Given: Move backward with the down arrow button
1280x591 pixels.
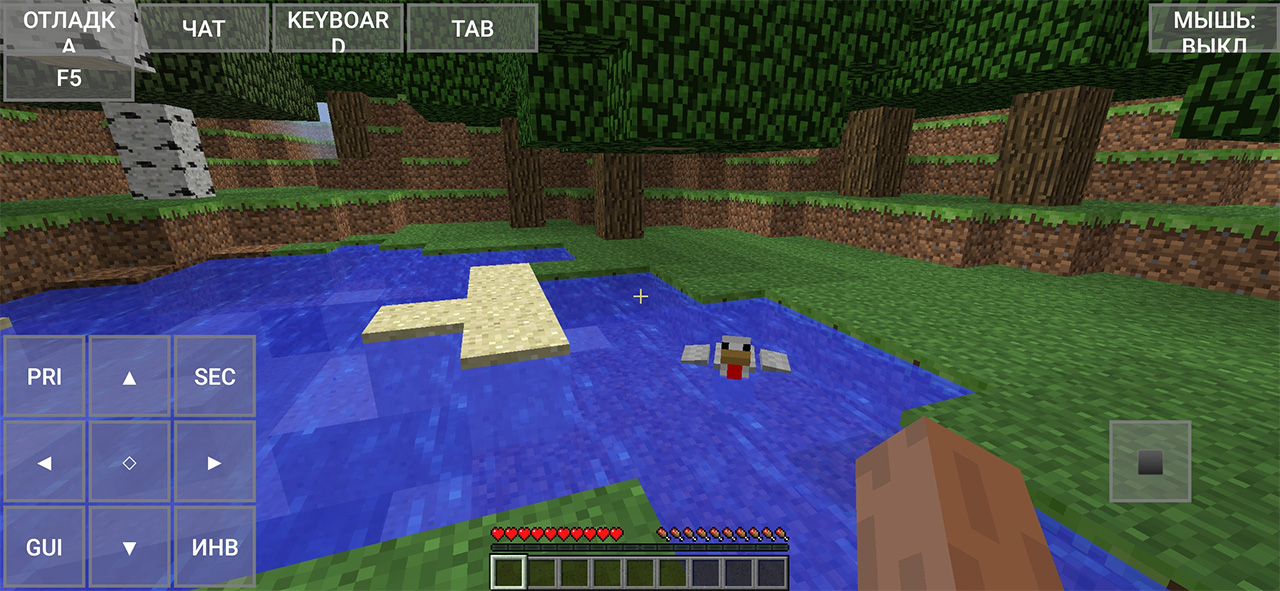Looking at the screenshot, I should 129,547.
